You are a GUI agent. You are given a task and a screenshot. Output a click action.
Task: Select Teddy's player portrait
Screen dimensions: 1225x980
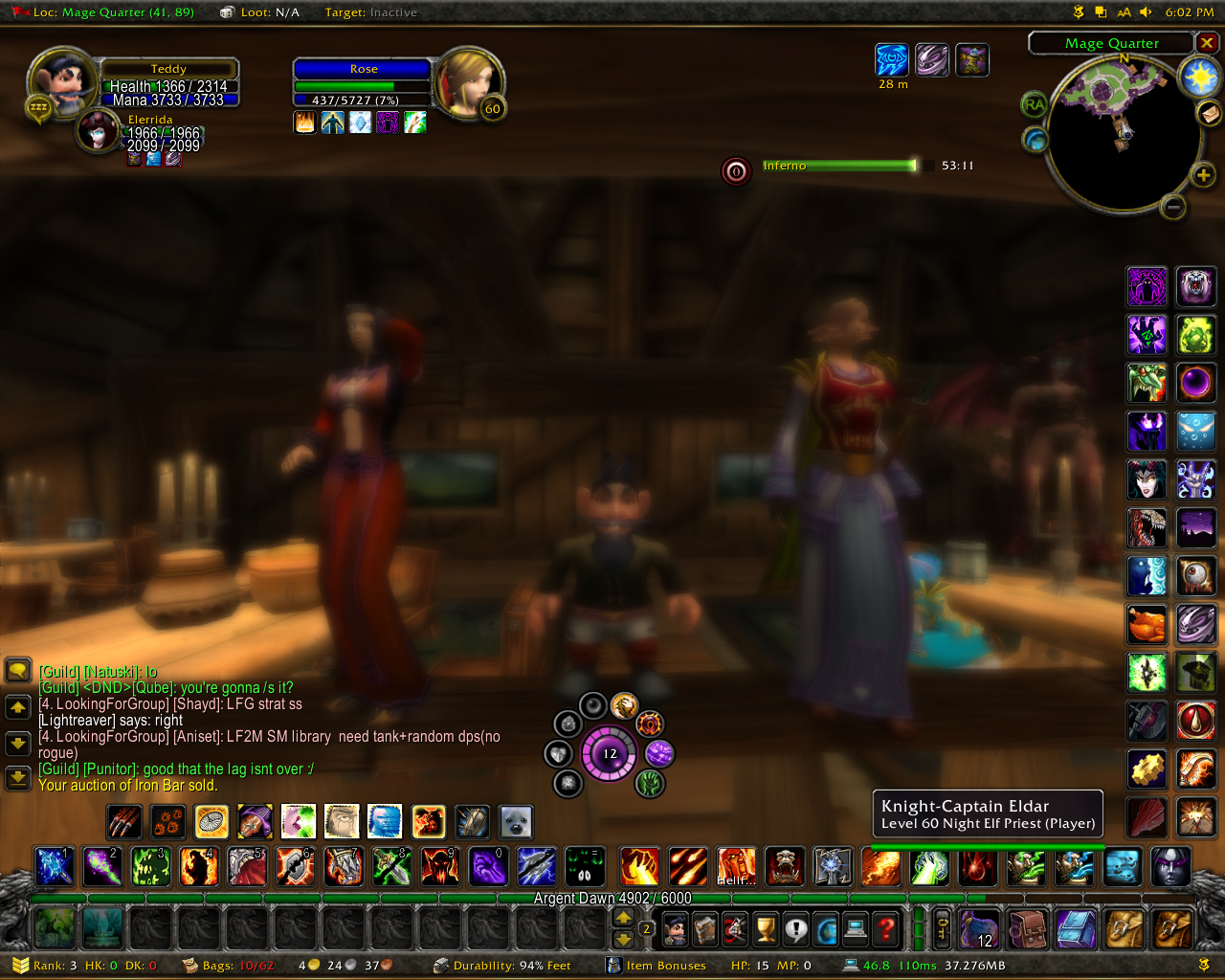[62, 81]
